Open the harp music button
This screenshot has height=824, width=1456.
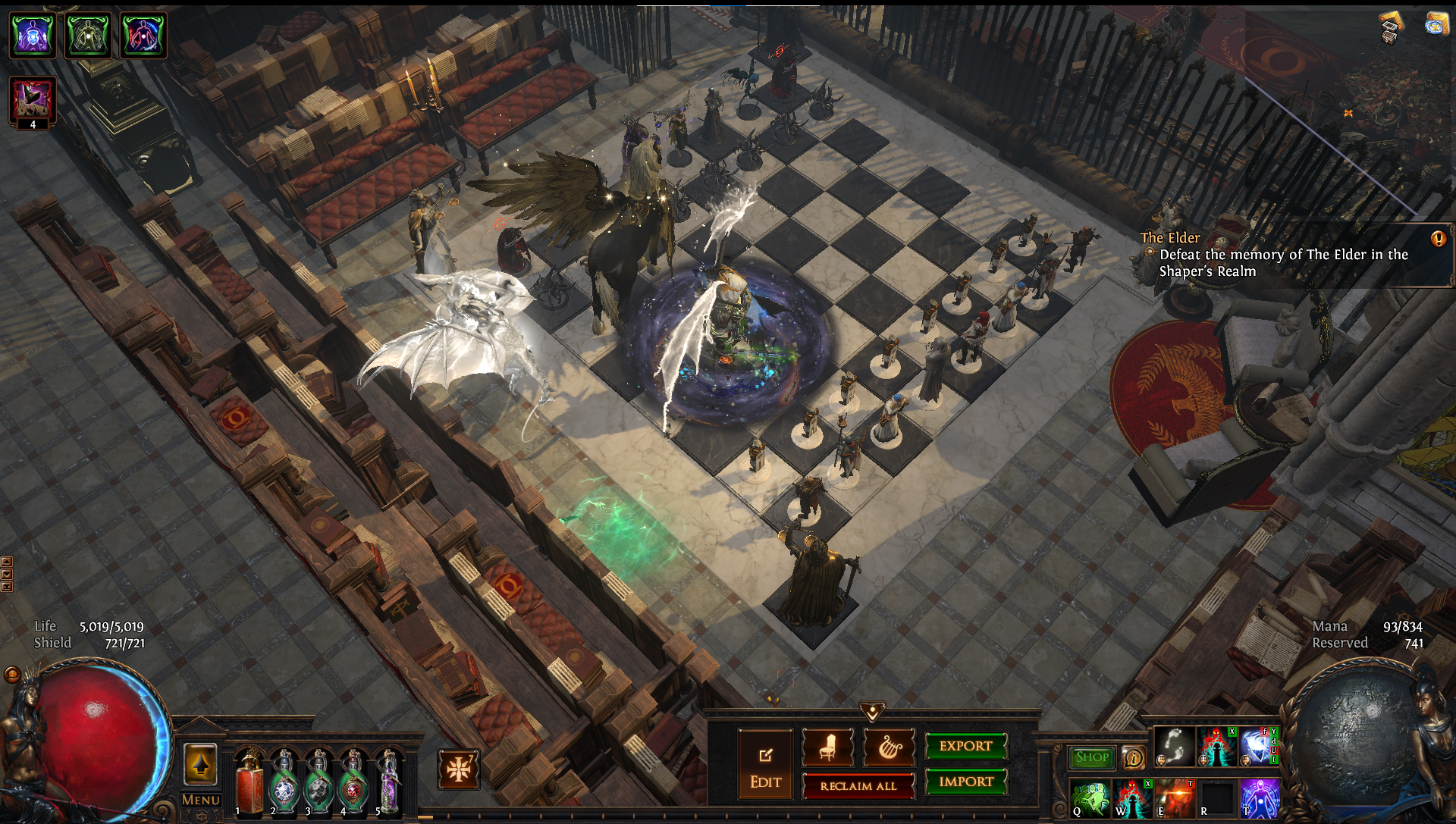[x=890, y=747]
